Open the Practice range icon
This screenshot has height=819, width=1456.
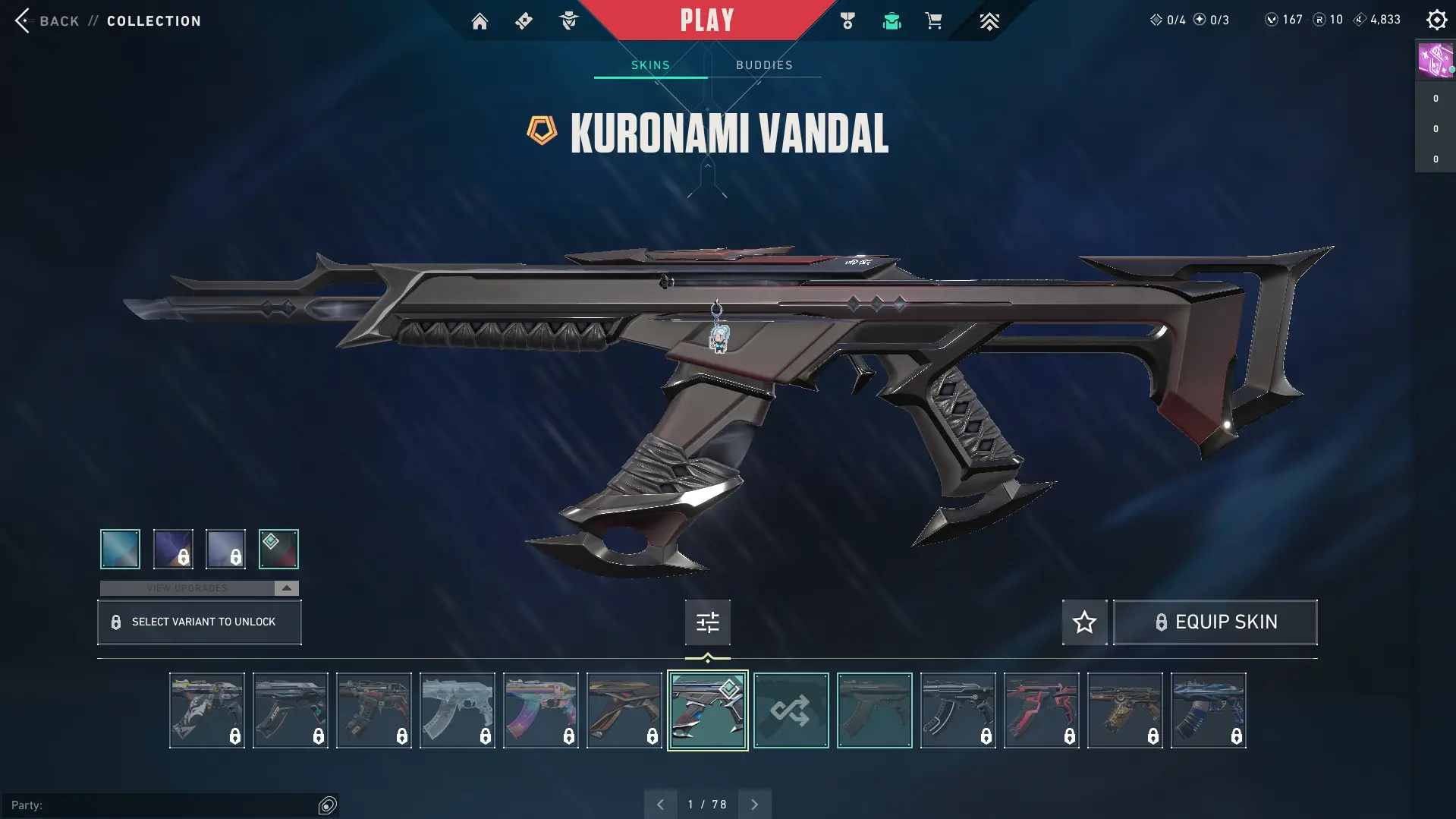[x=568, y=20]
